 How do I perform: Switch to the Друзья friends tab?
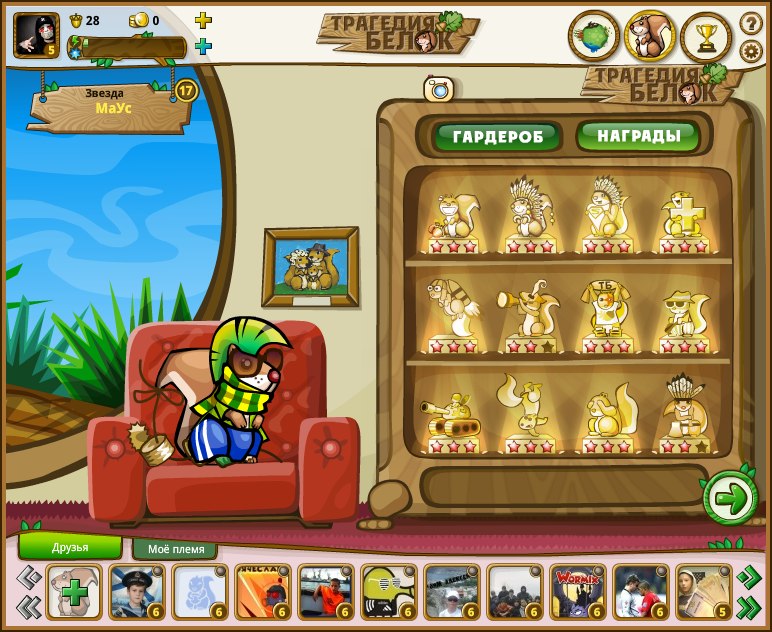click(x=70, y=547)
